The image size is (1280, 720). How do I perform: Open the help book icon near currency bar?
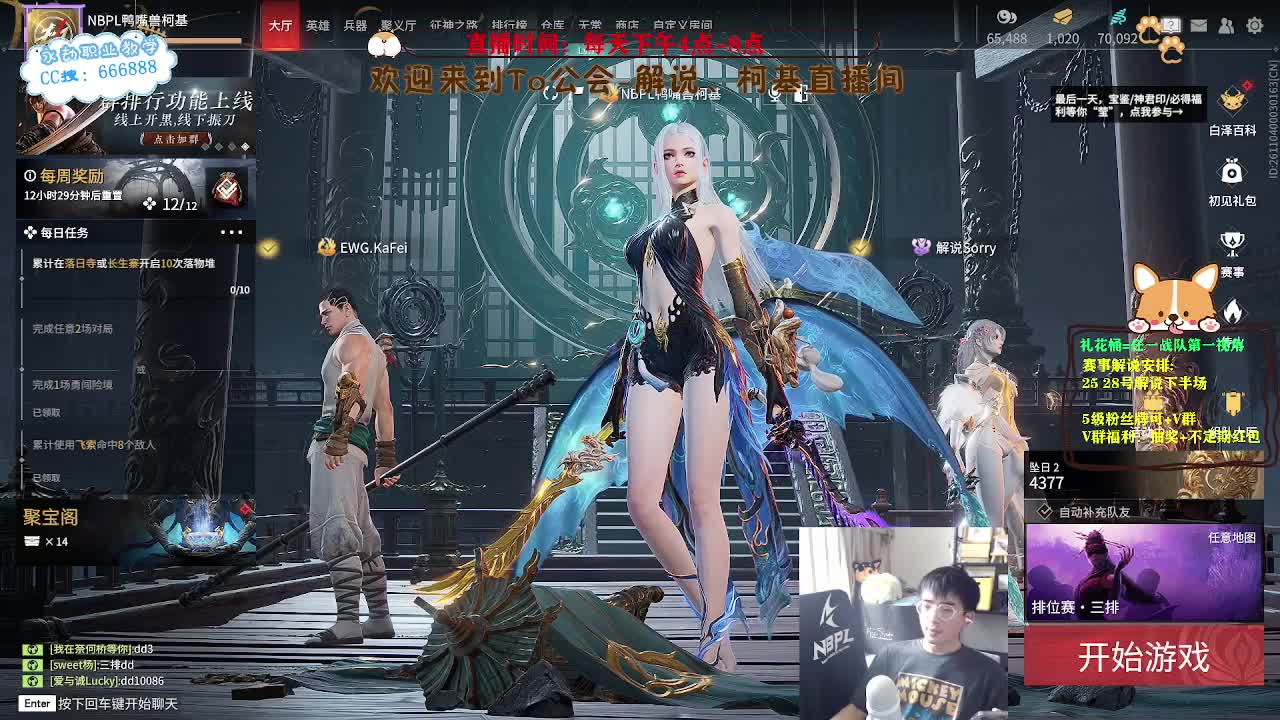[x=1170, y=24]
